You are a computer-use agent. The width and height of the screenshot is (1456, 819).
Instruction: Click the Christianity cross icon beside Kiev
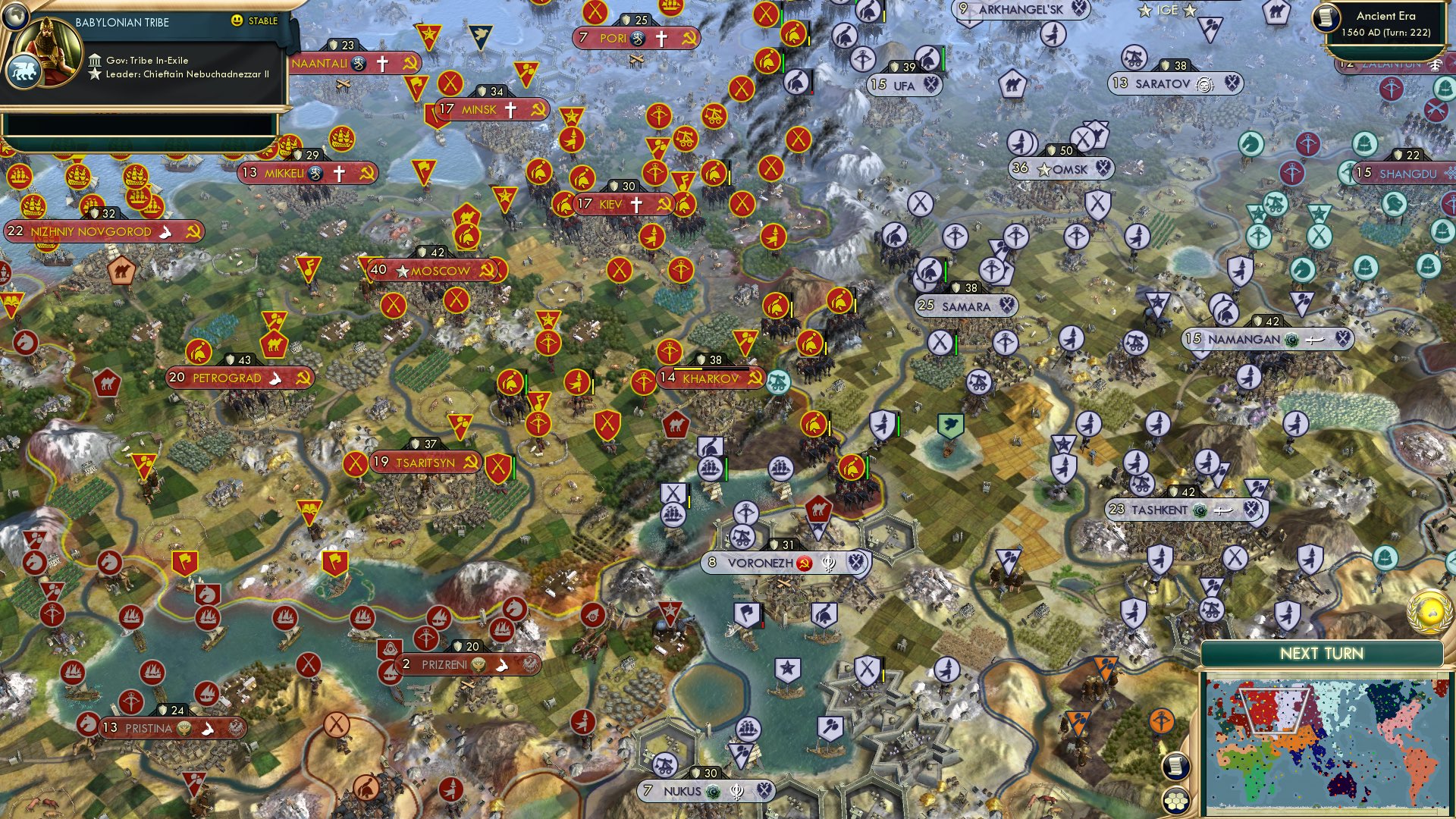[636, 203]
